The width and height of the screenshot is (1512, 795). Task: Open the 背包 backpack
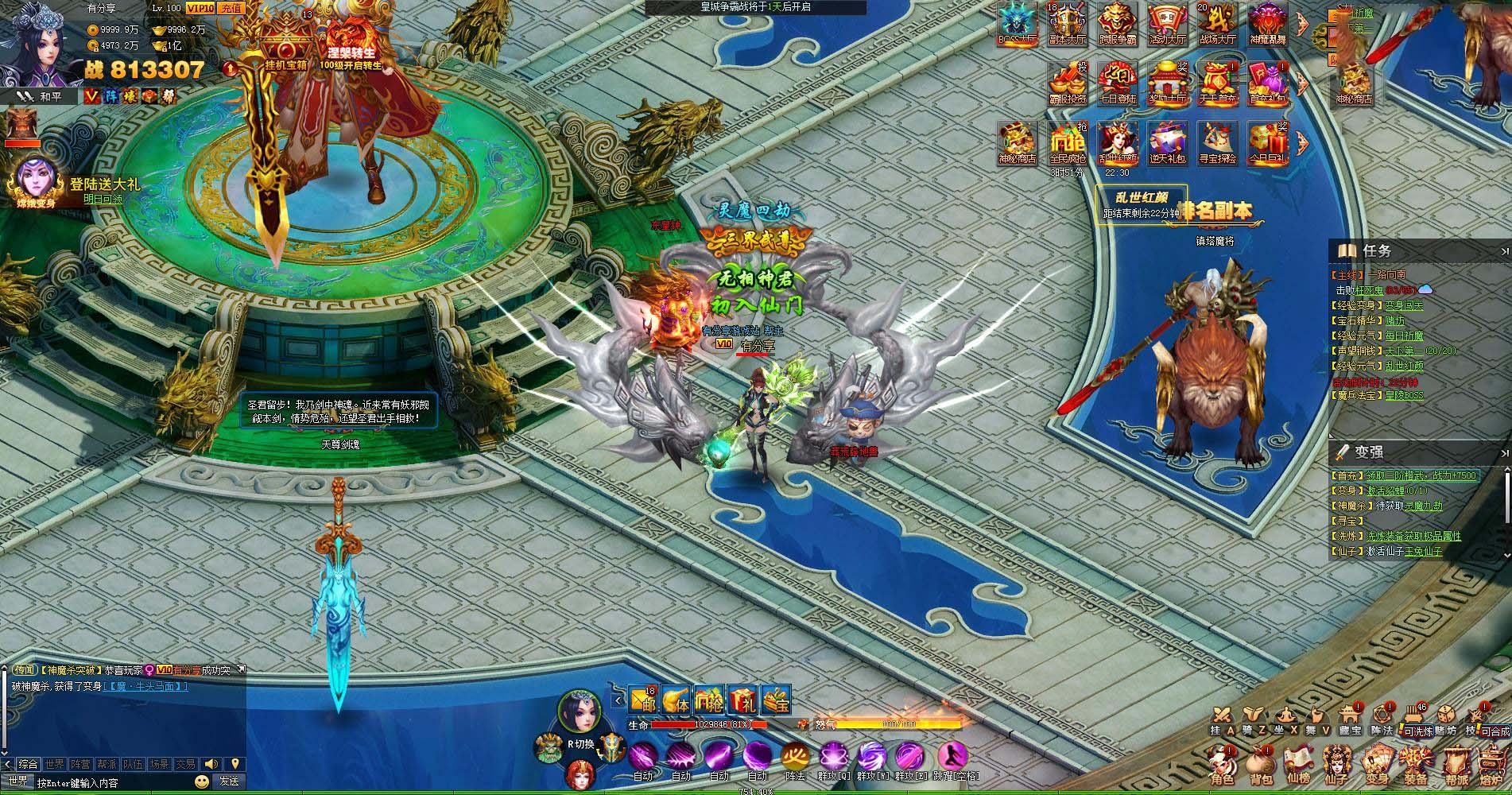tap(1262, 766)
